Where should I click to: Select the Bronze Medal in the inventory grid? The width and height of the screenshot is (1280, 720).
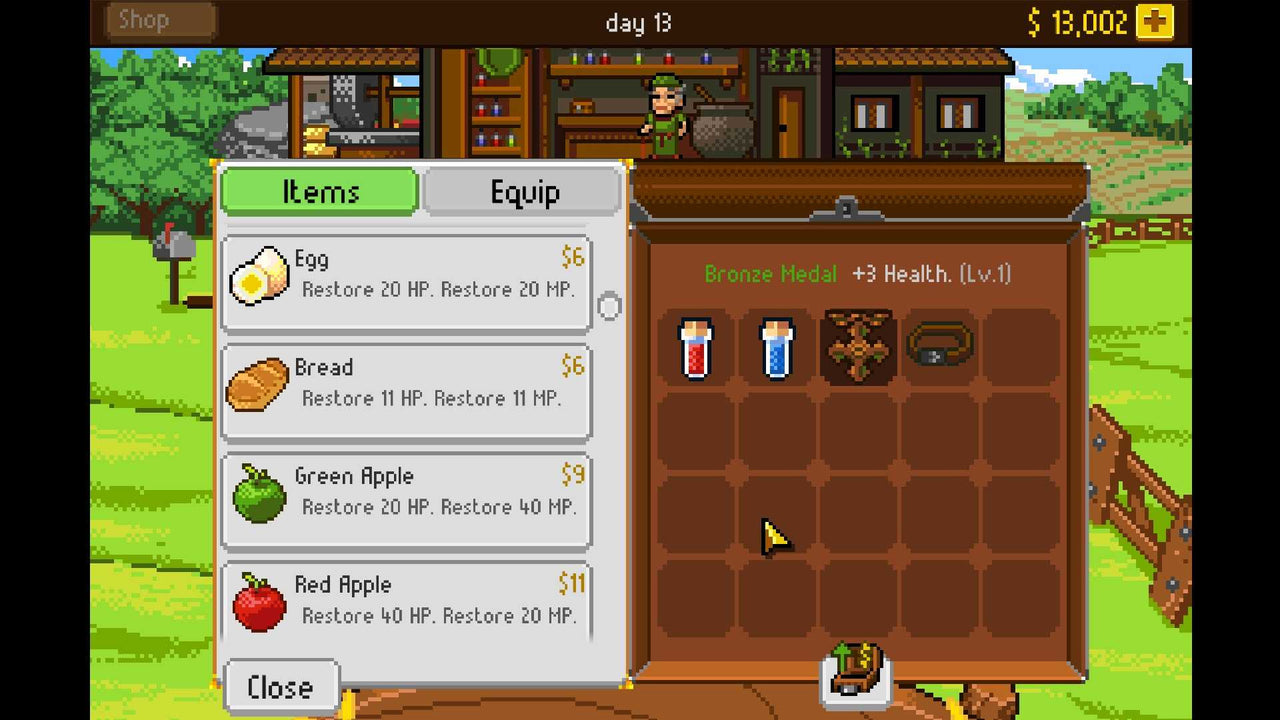(857, 349)
